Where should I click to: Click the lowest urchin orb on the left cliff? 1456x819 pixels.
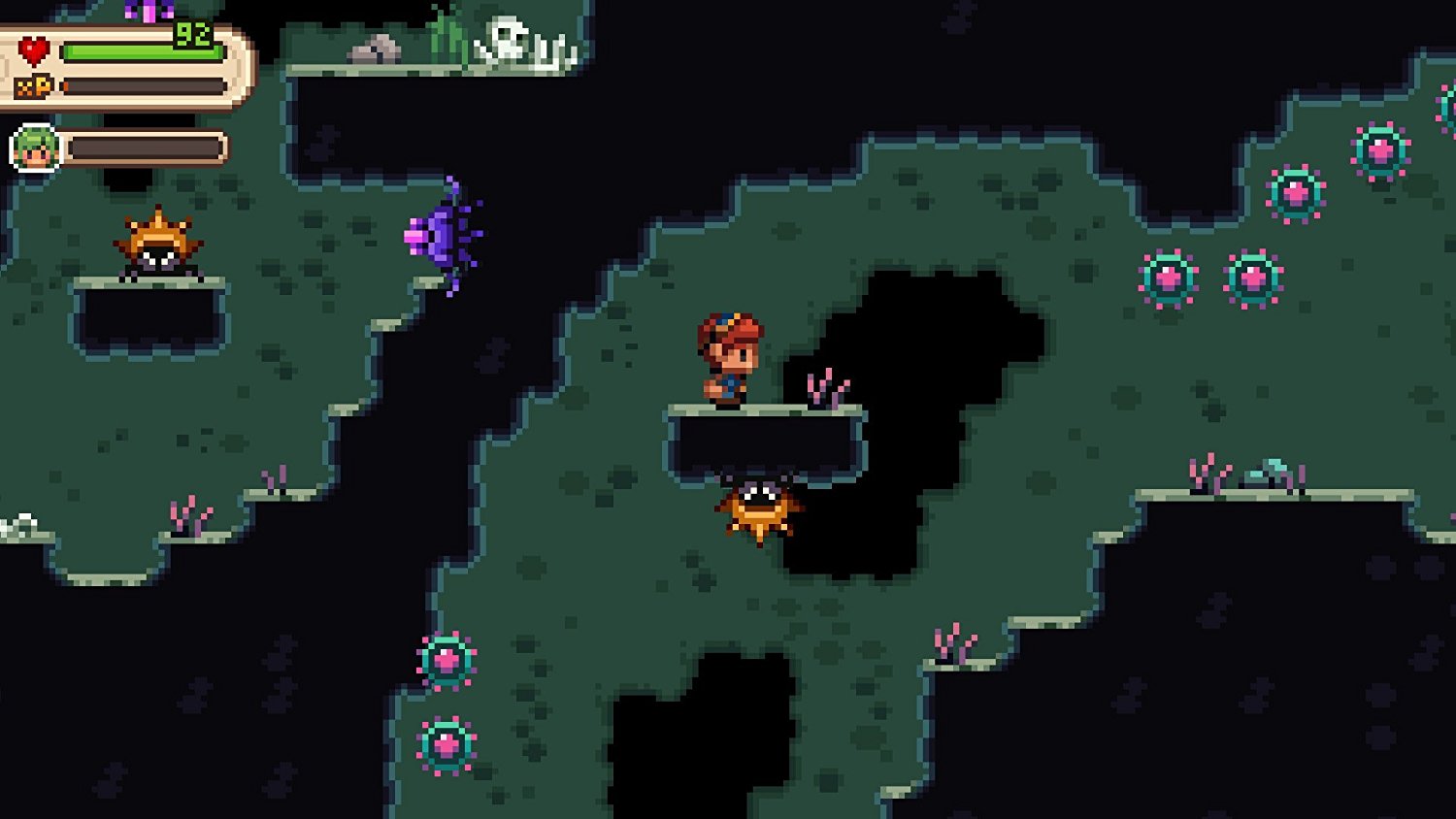coord(447,743)
